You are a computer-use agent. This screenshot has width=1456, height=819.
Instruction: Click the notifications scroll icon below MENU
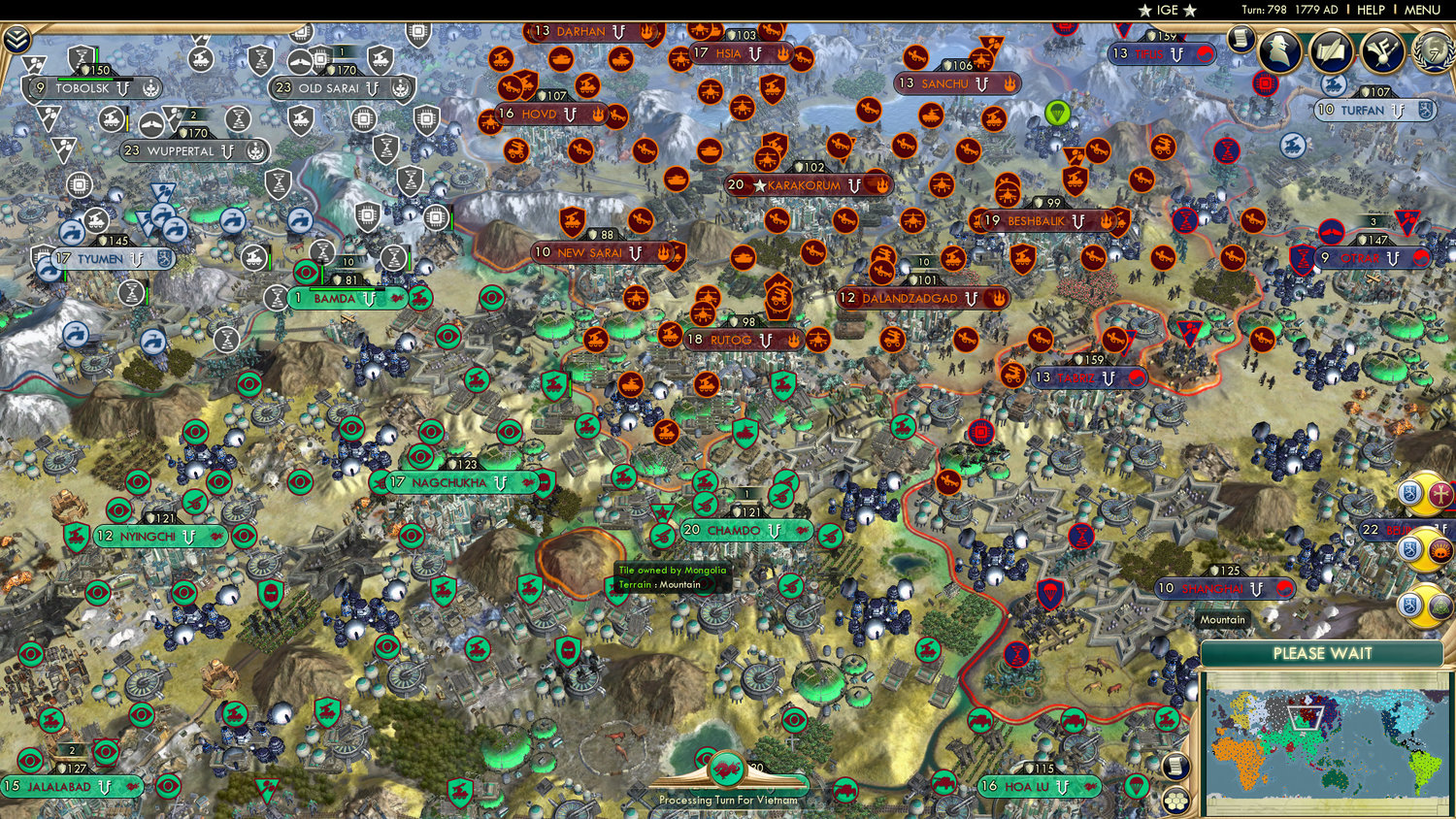coord(1240,41)
